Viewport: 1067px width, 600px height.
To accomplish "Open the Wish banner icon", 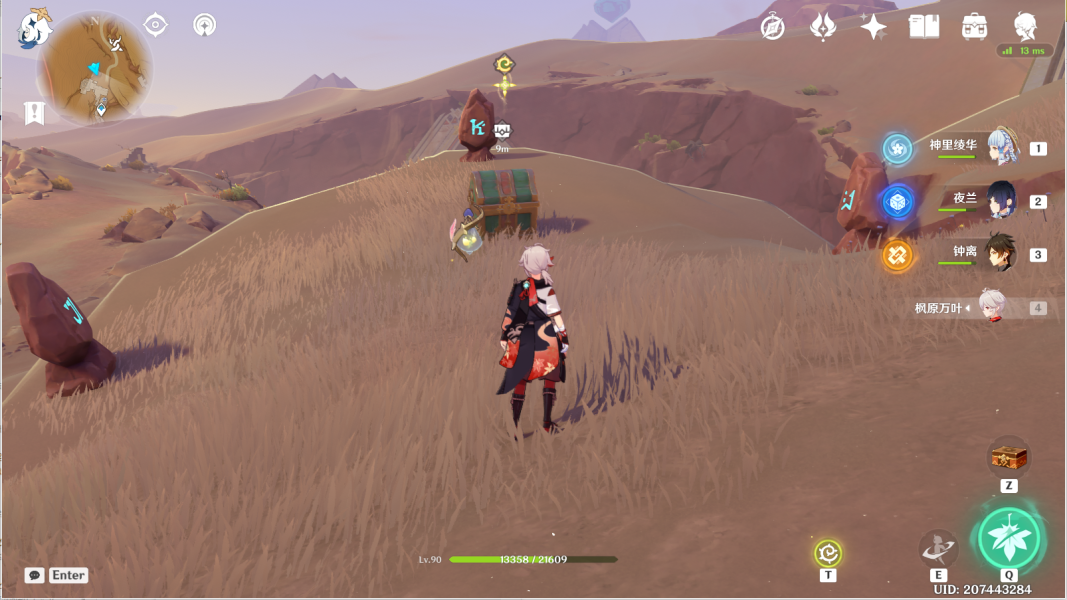I will coord(823,27).
